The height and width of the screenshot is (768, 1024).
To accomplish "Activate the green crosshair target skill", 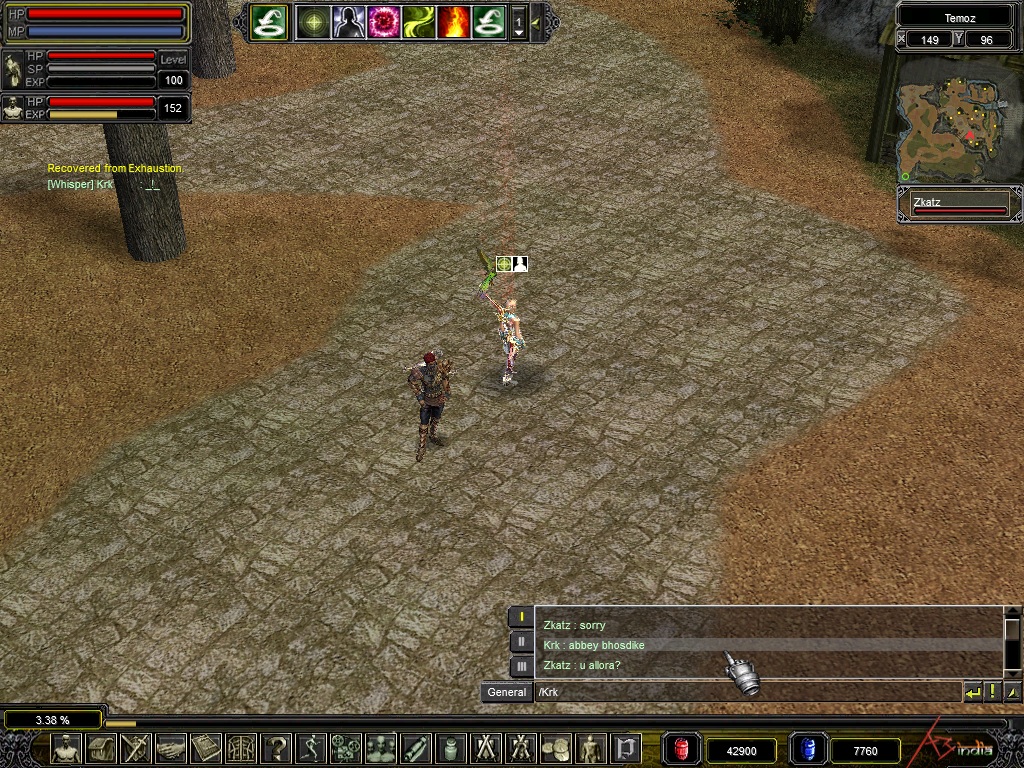I will 313,21.
